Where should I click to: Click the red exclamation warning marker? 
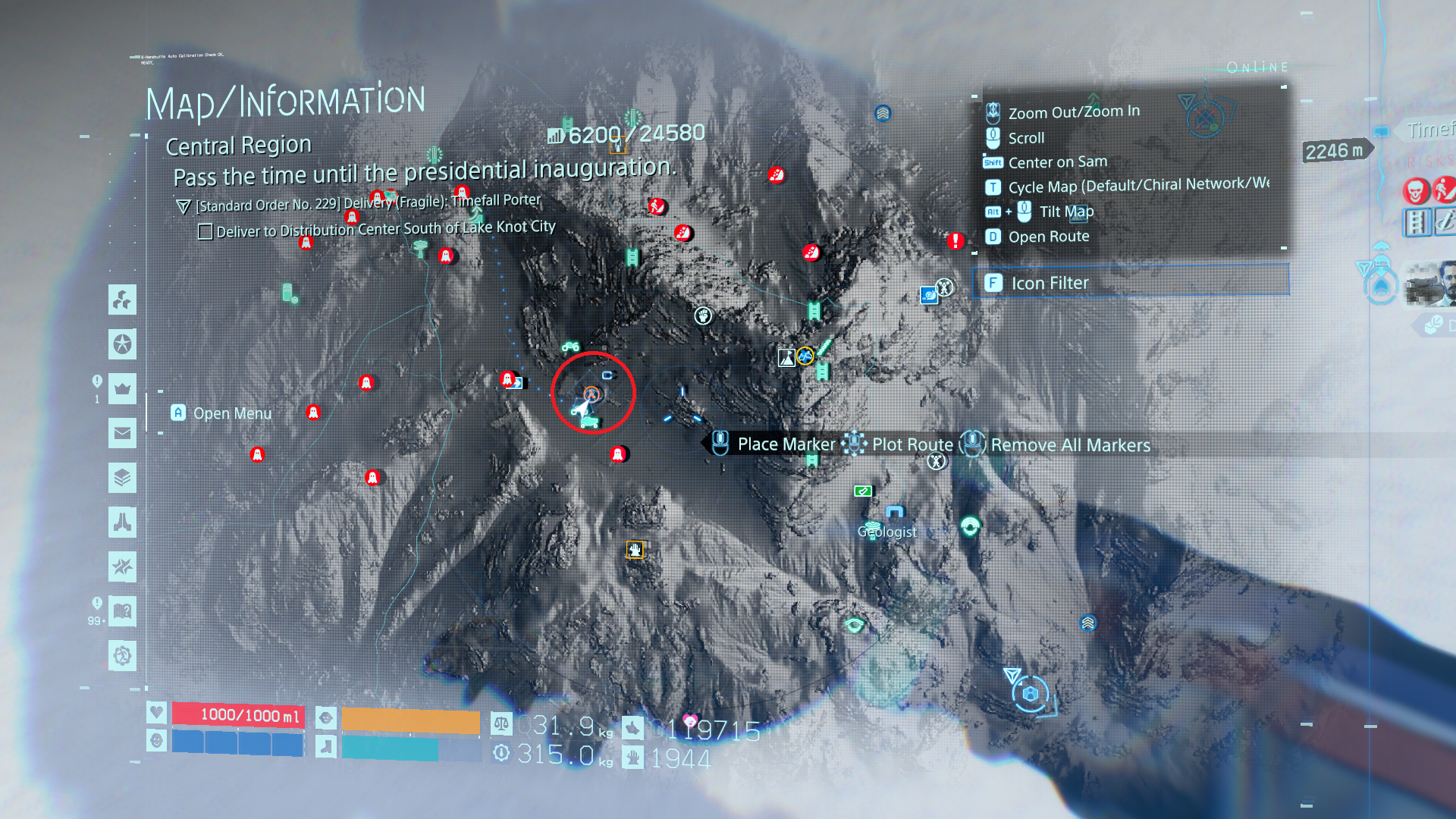pos(955,241)
